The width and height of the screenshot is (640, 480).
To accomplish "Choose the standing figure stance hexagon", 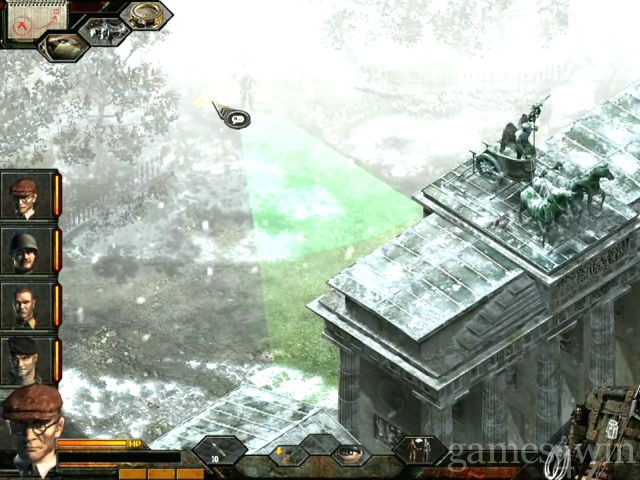I will pos(418,451).
